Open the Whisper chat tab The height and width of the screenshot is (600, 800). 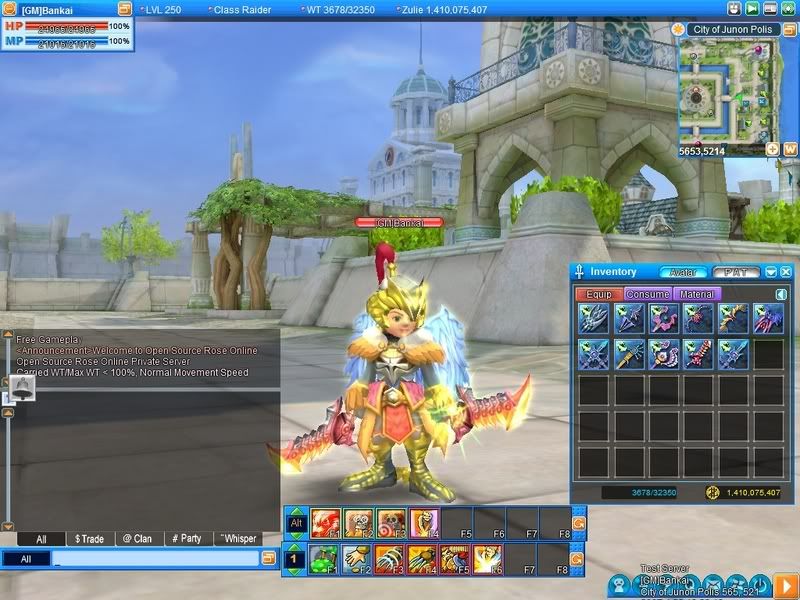[x=236, y=538]
